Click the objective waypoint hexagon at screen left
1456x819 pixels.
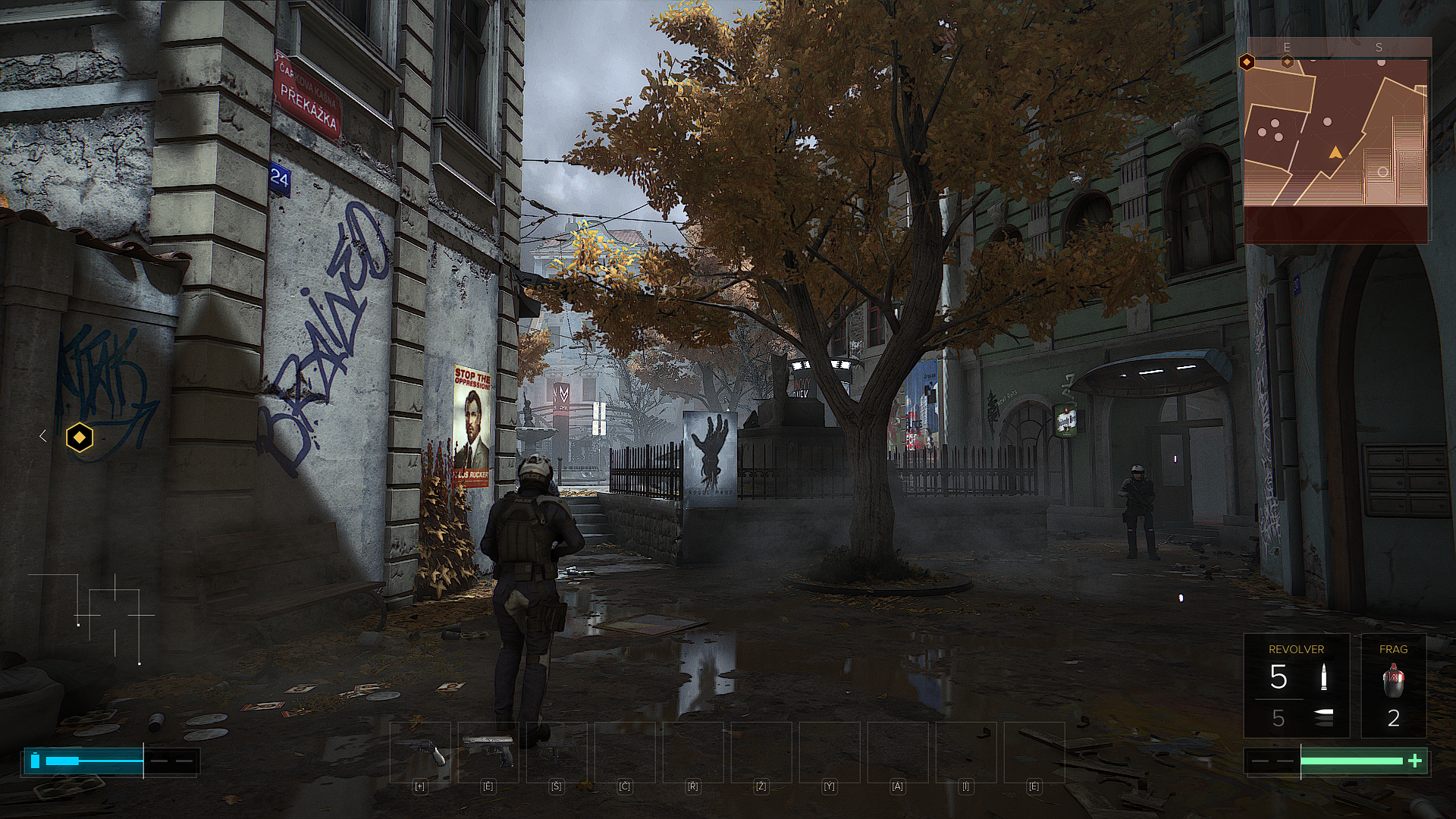coord(80,438)
